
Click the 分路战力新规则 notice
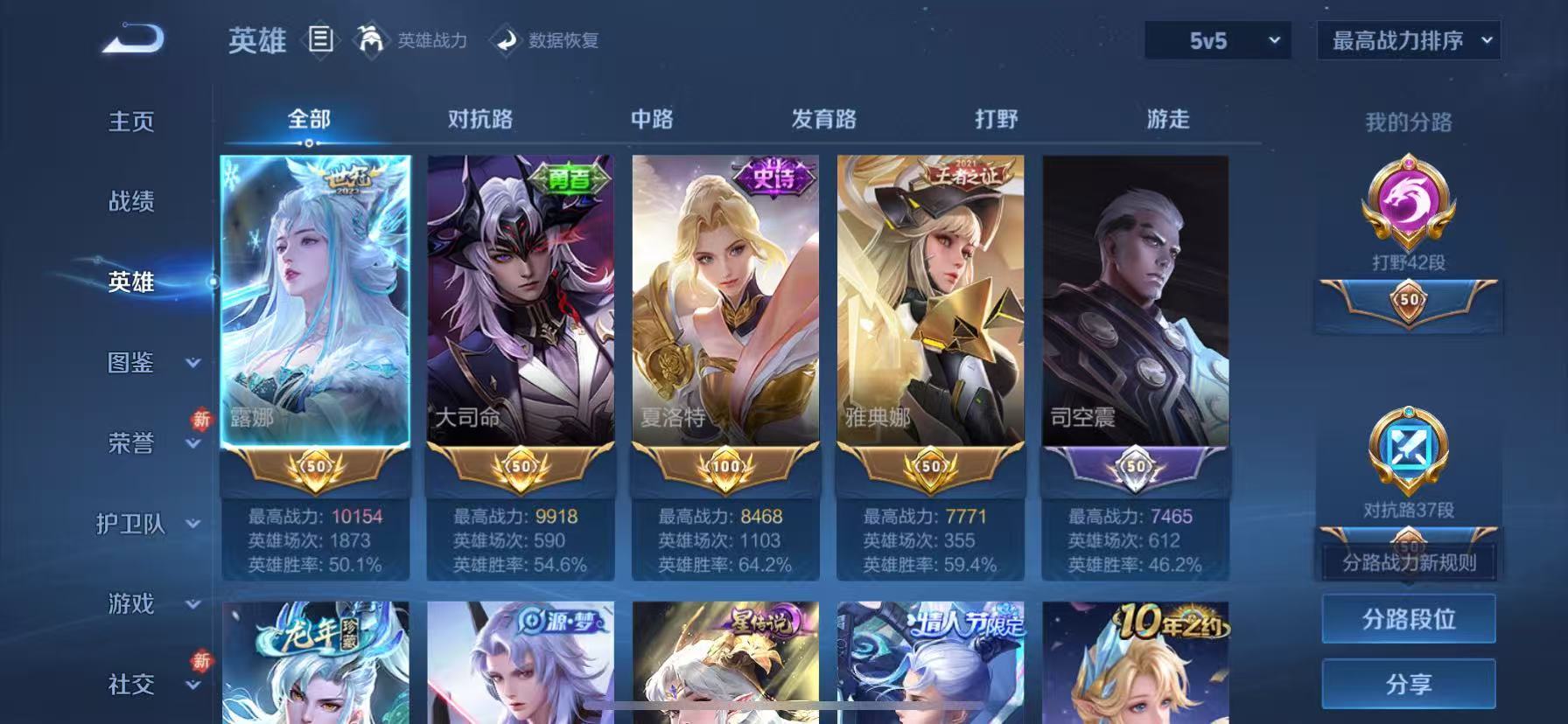(x=1408, y=564)
